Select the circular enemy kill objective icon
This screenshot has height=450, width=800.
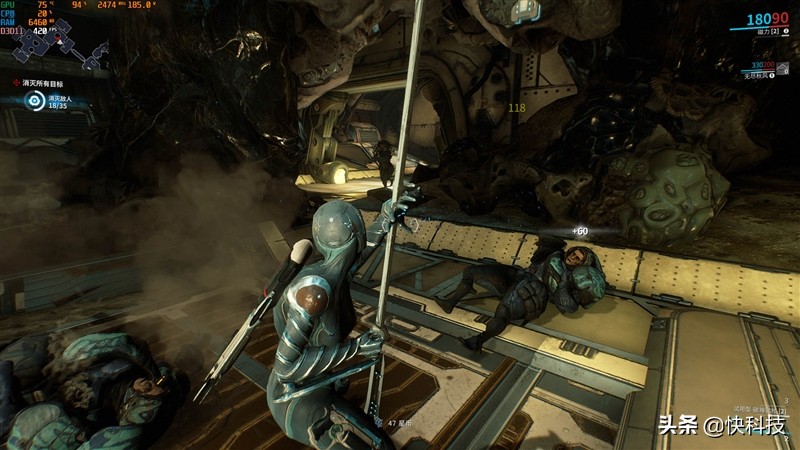[35, 99]
